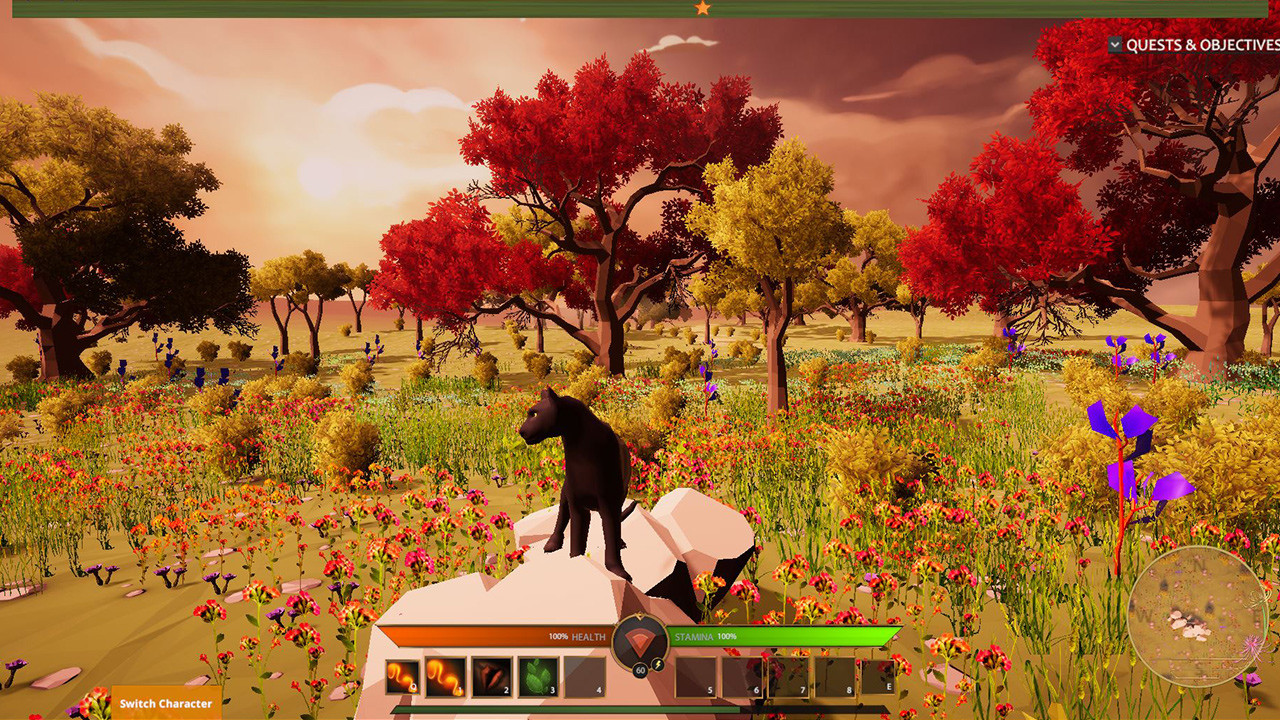
Task: Click the red fang crest between the bars
Action: pos(640,643)
